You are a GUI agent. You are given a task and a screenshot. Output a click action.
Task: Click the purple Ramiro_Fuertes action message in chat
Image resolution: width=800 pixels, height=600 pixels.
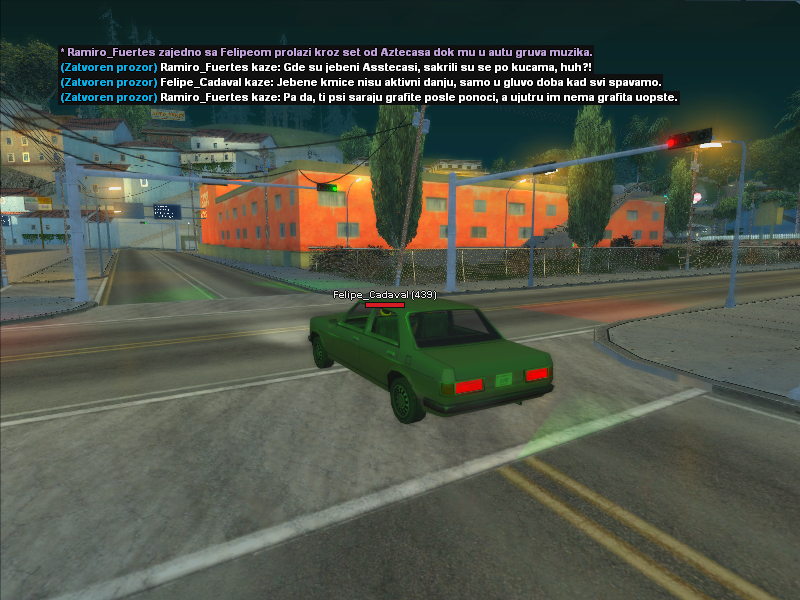pos(326,51)
